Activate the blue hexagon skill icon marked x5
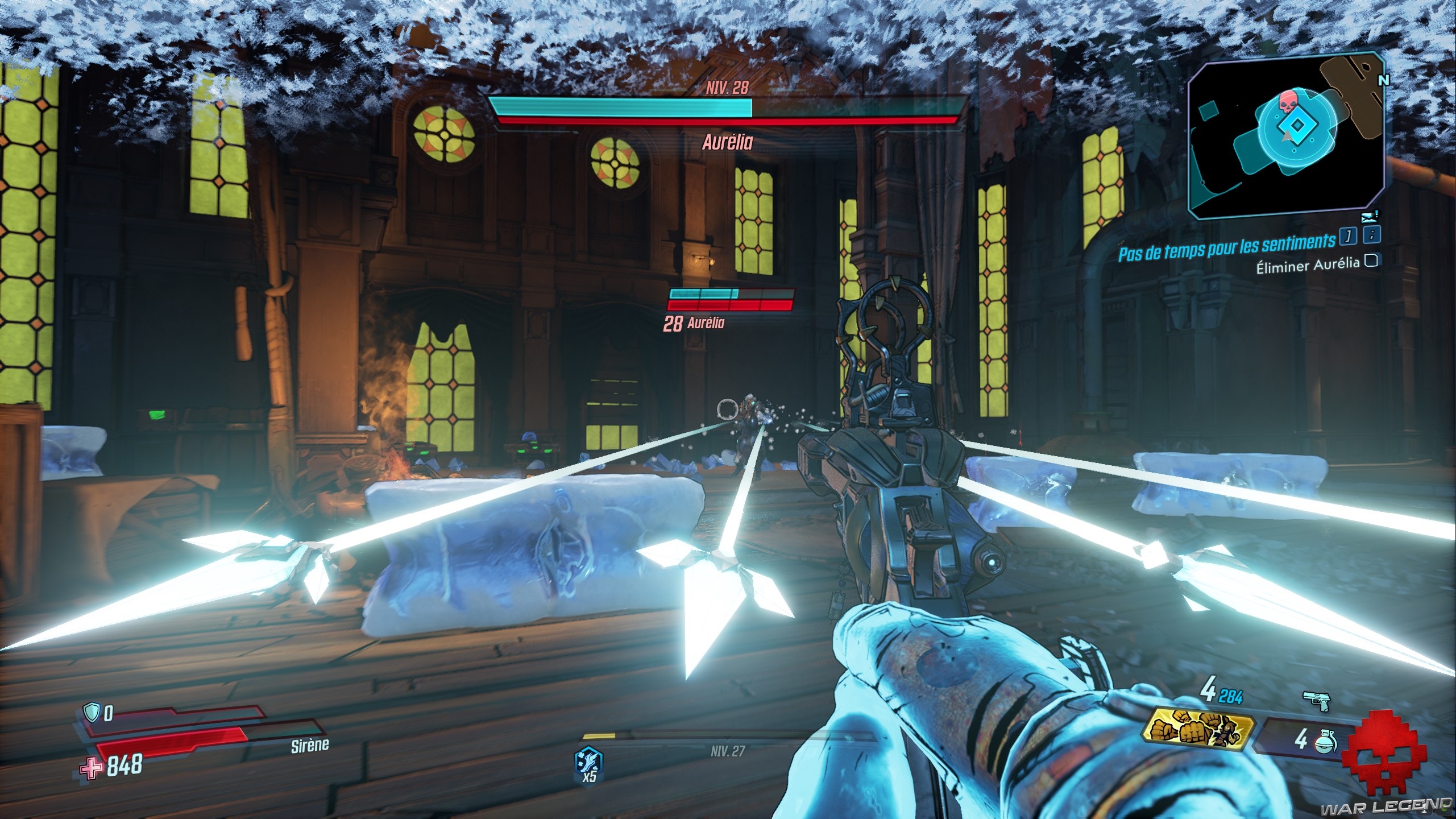1456x819 pixels. tap(589, 762)
